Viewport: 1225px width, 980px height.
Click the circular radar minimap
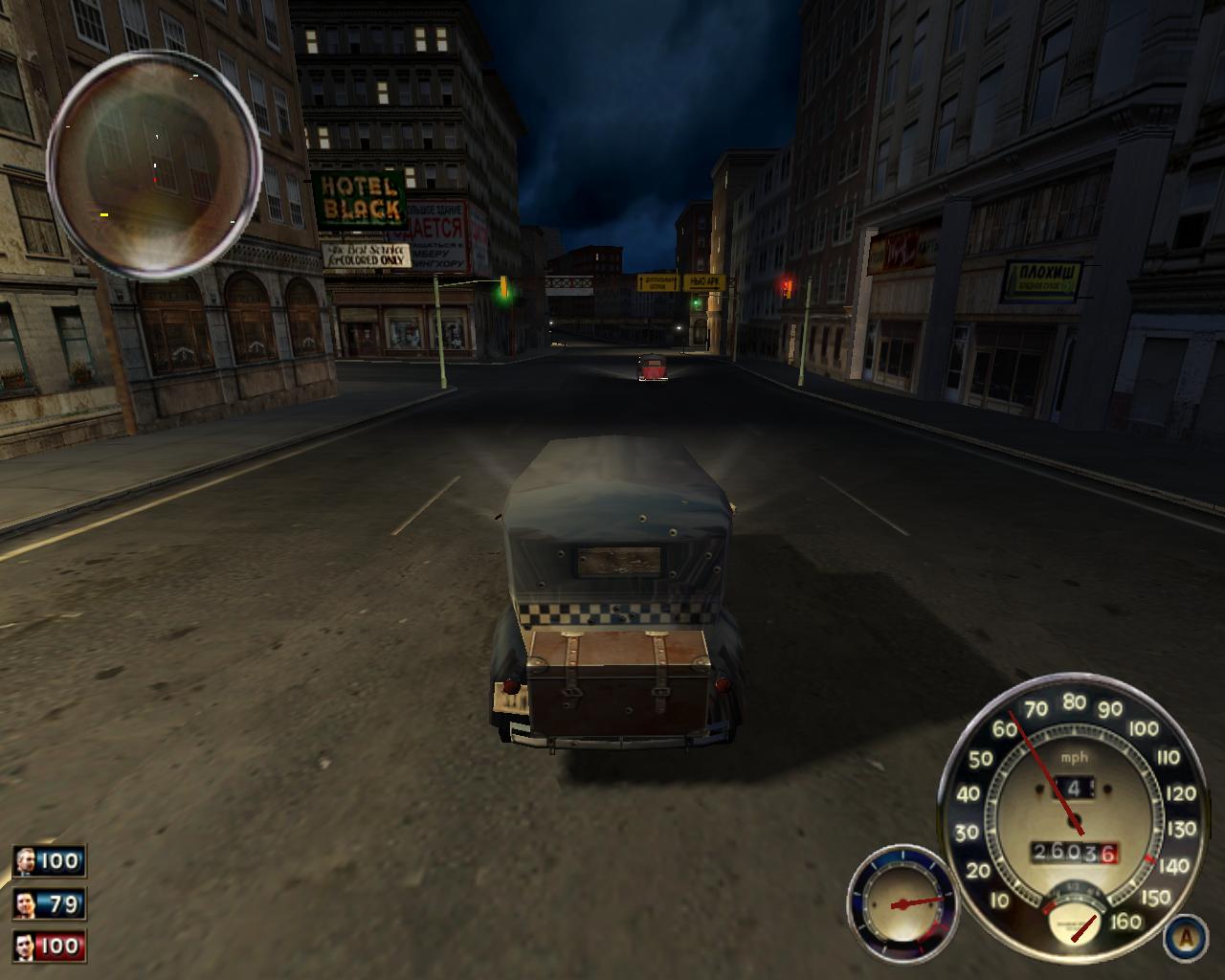point(154,164)
